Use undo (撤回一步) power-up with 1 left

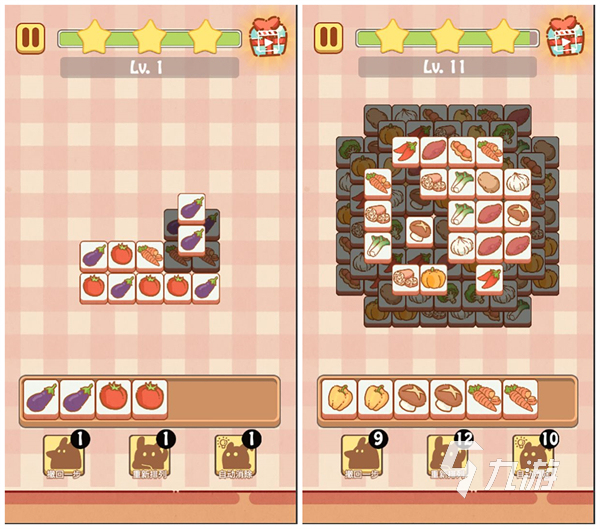(x=62, y=456)
